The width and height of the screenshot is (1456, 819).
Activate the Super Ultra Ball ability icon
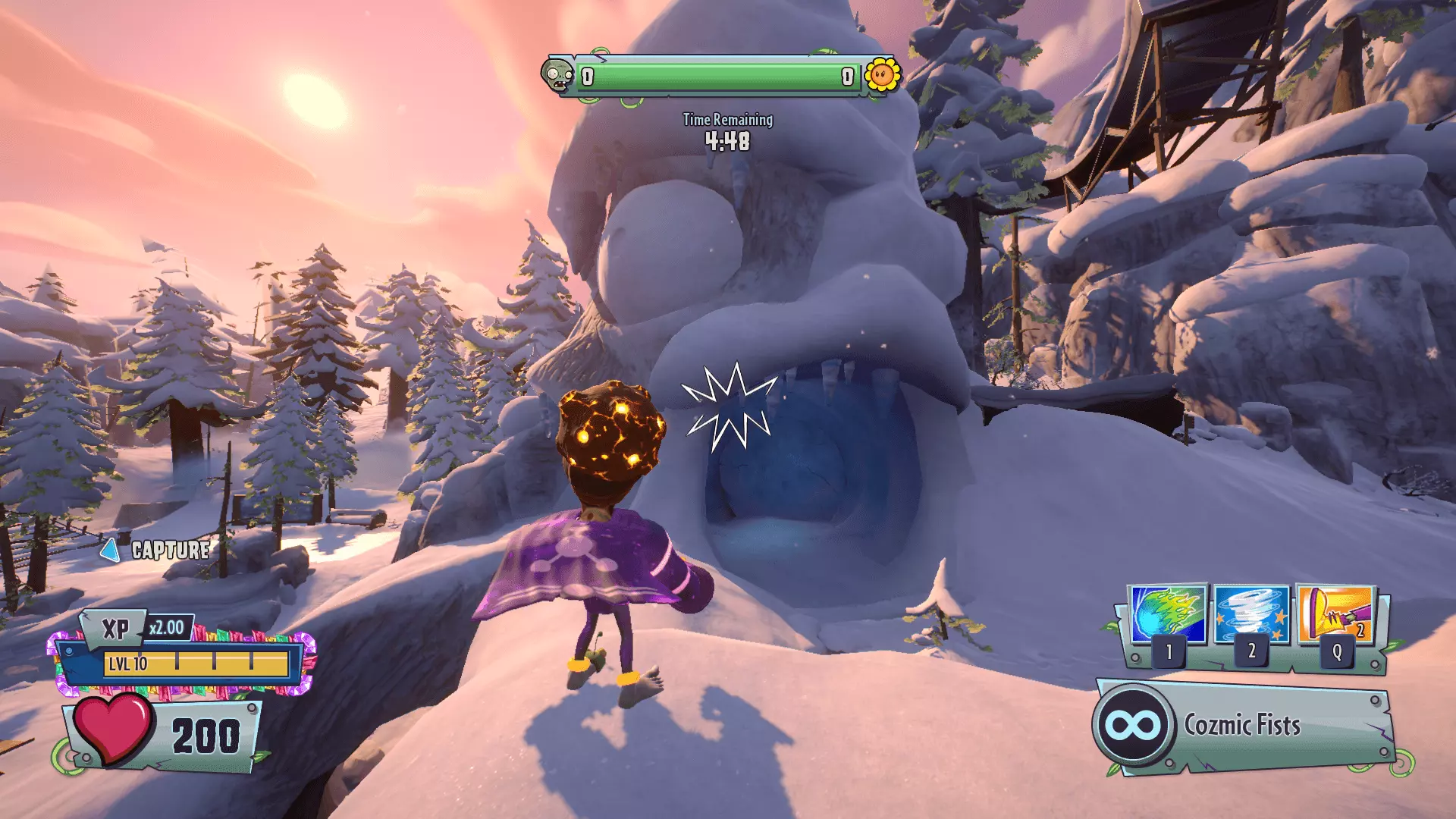pos(1168,614)
